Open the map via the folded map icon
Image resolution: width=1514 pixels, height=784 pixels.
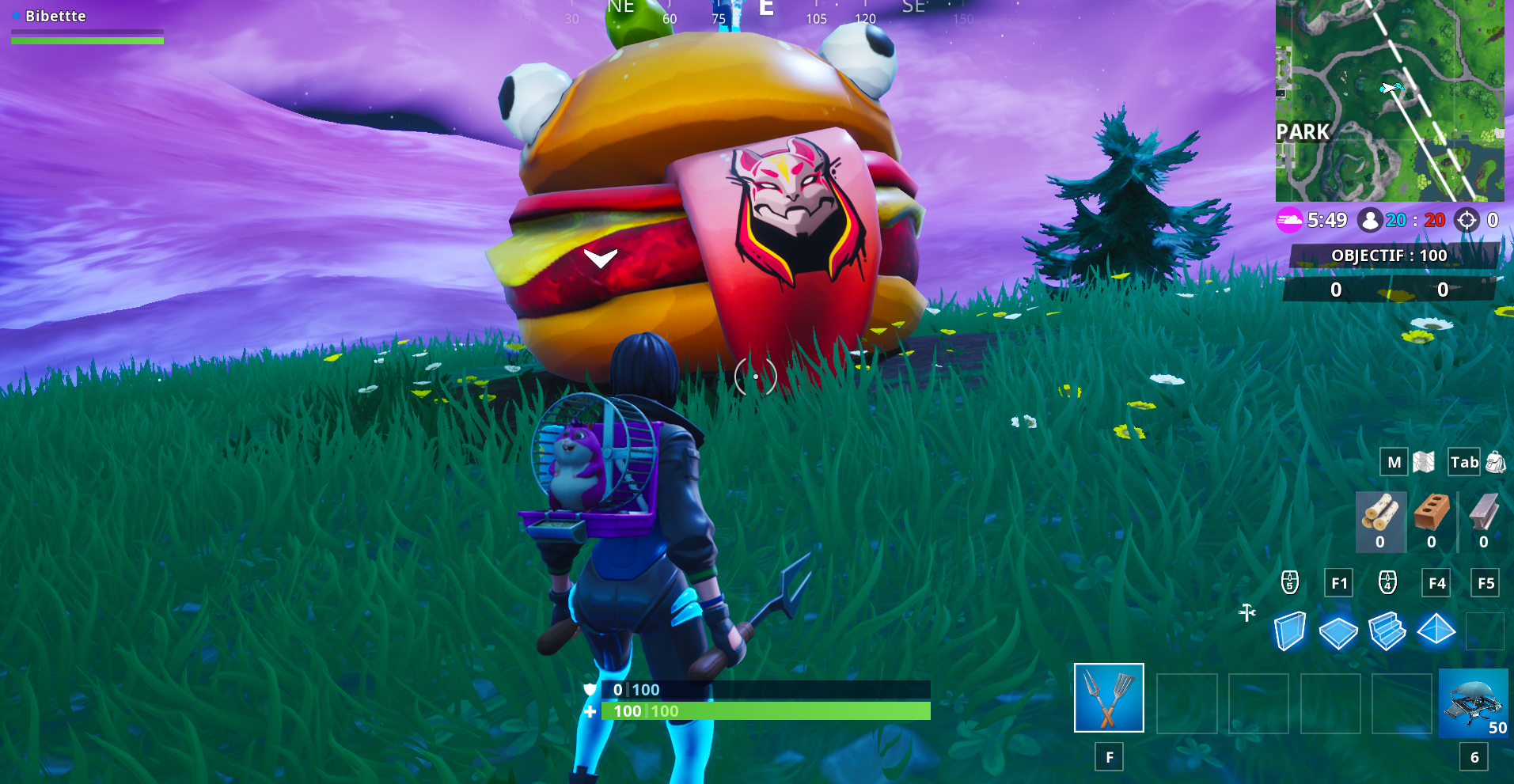click(x=1423, y=461)
